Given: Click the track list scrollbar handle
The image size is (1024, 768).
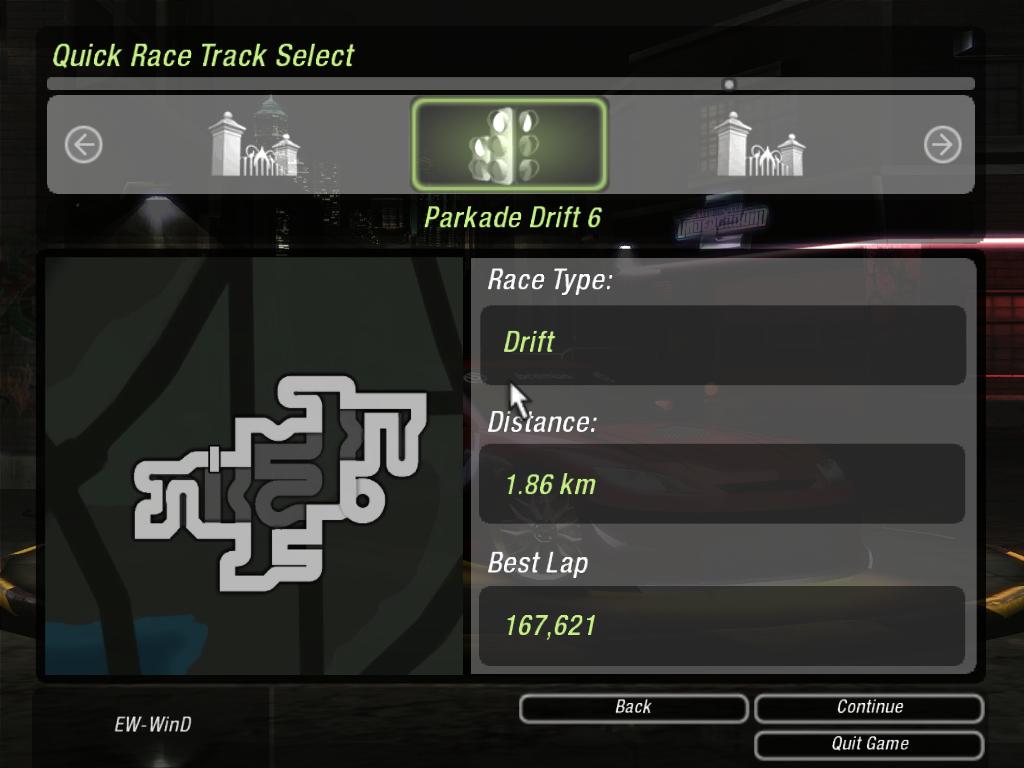Looking at the screenshot, I should (x=729, y=85).
